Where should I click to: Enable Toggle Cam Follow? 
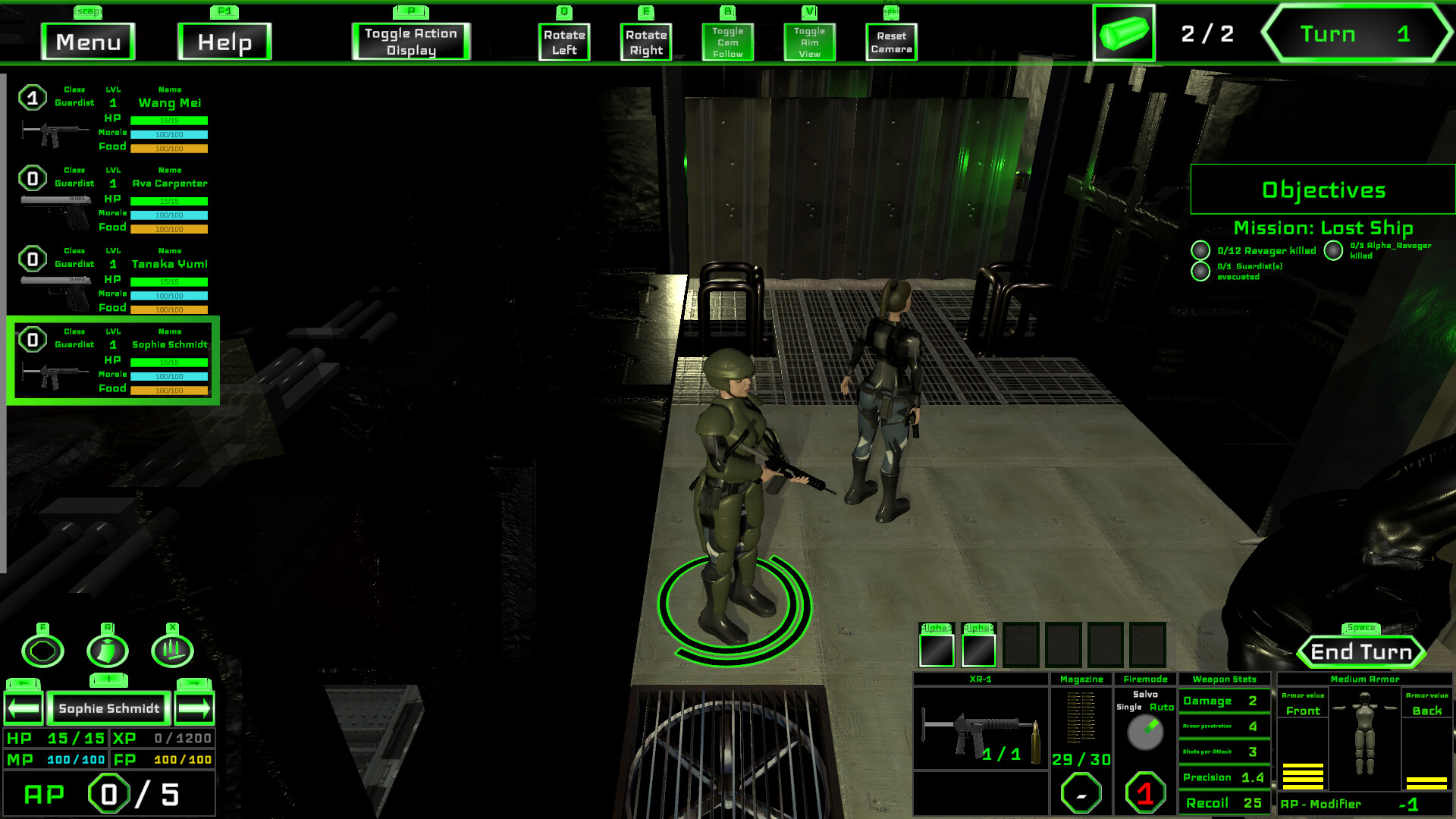click(727, 42)
